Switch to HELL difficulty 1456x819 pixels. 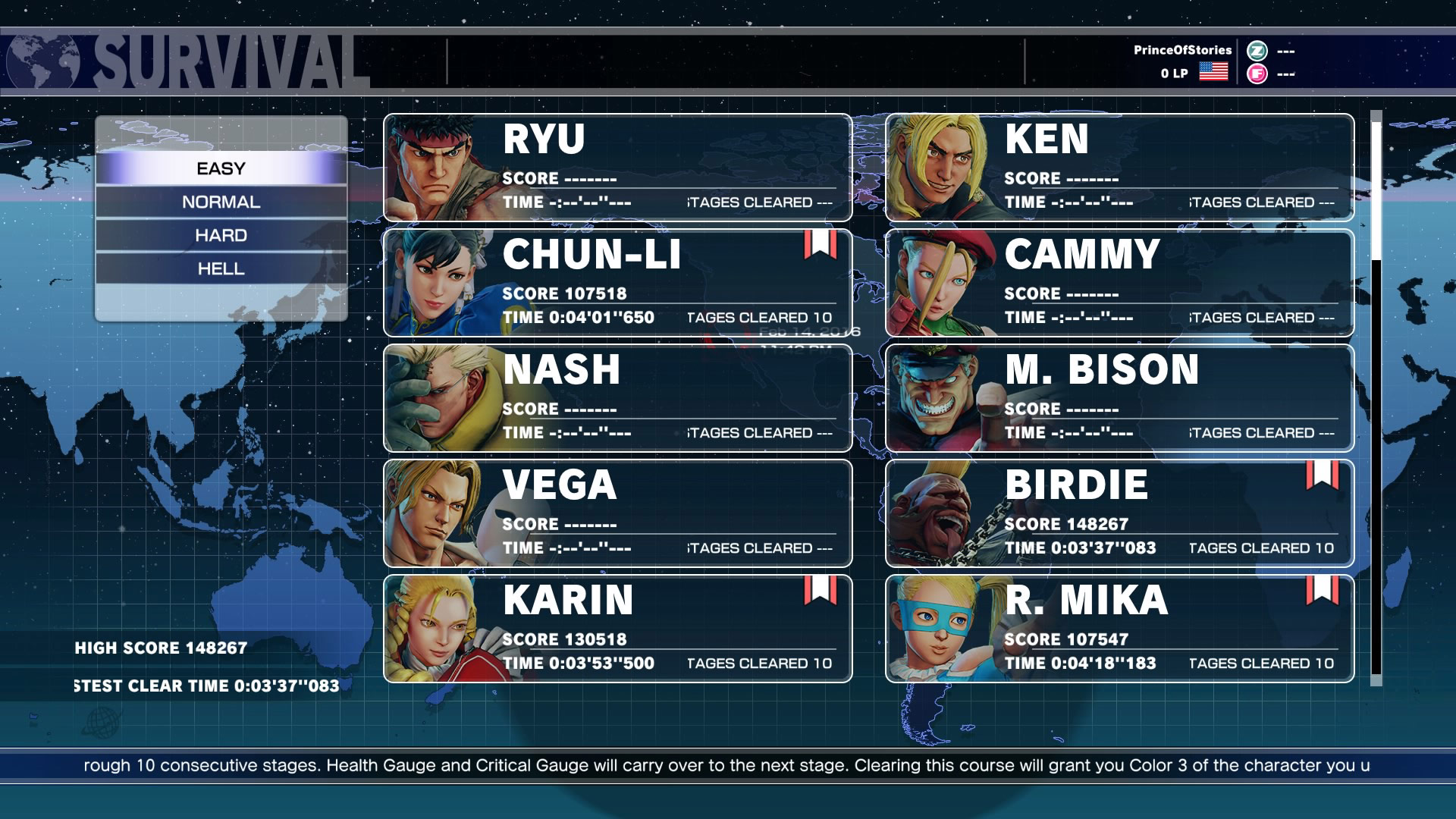point(220,269)
